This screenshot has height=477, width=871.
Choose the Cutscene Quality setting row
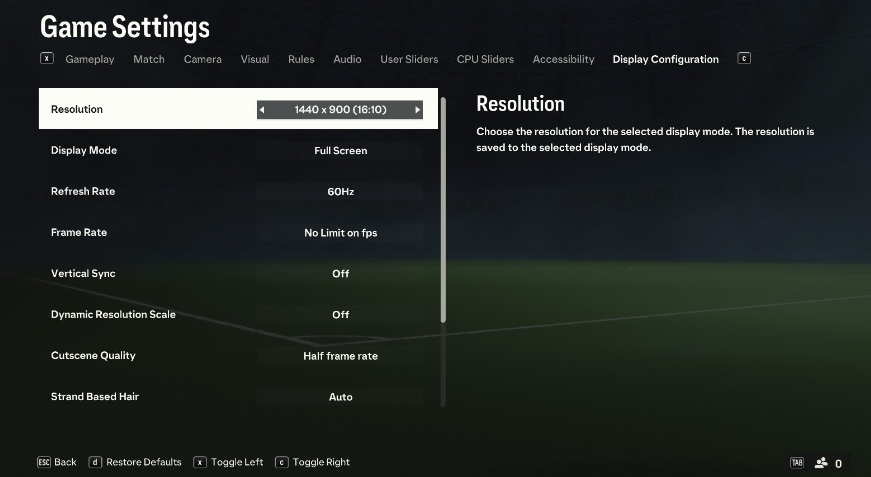pyautogui.click(x=238, y=356)
